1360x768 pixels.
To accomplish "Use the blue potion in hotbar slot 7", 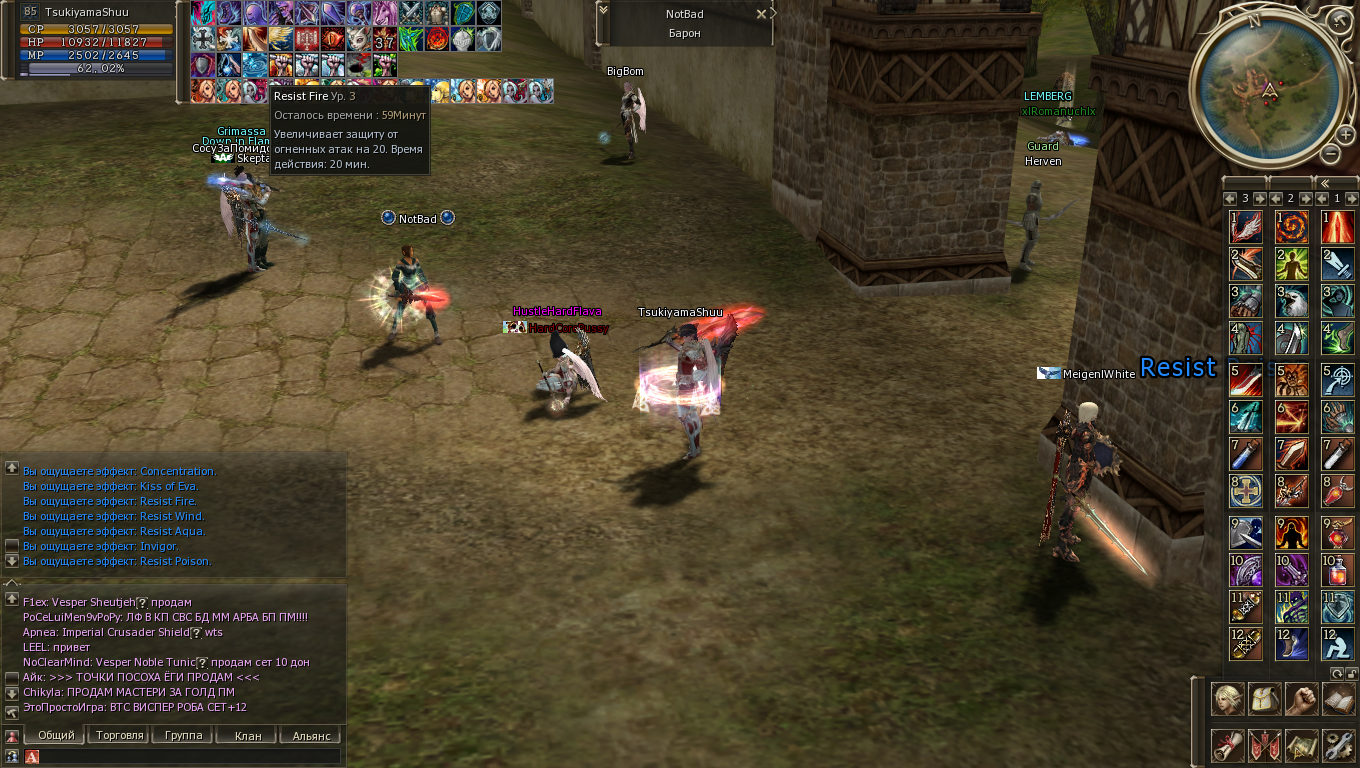I will pyautogui.click(x=1246, y=453).
